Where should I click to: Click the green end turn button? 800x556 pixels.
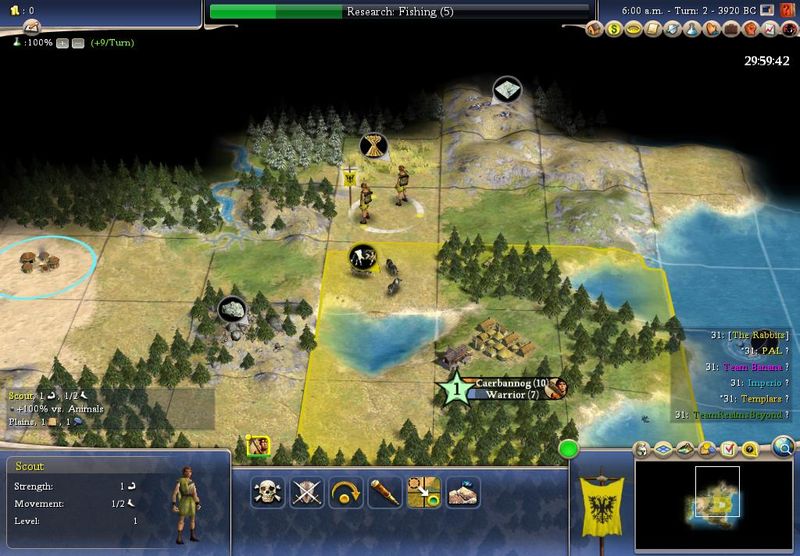569,449
